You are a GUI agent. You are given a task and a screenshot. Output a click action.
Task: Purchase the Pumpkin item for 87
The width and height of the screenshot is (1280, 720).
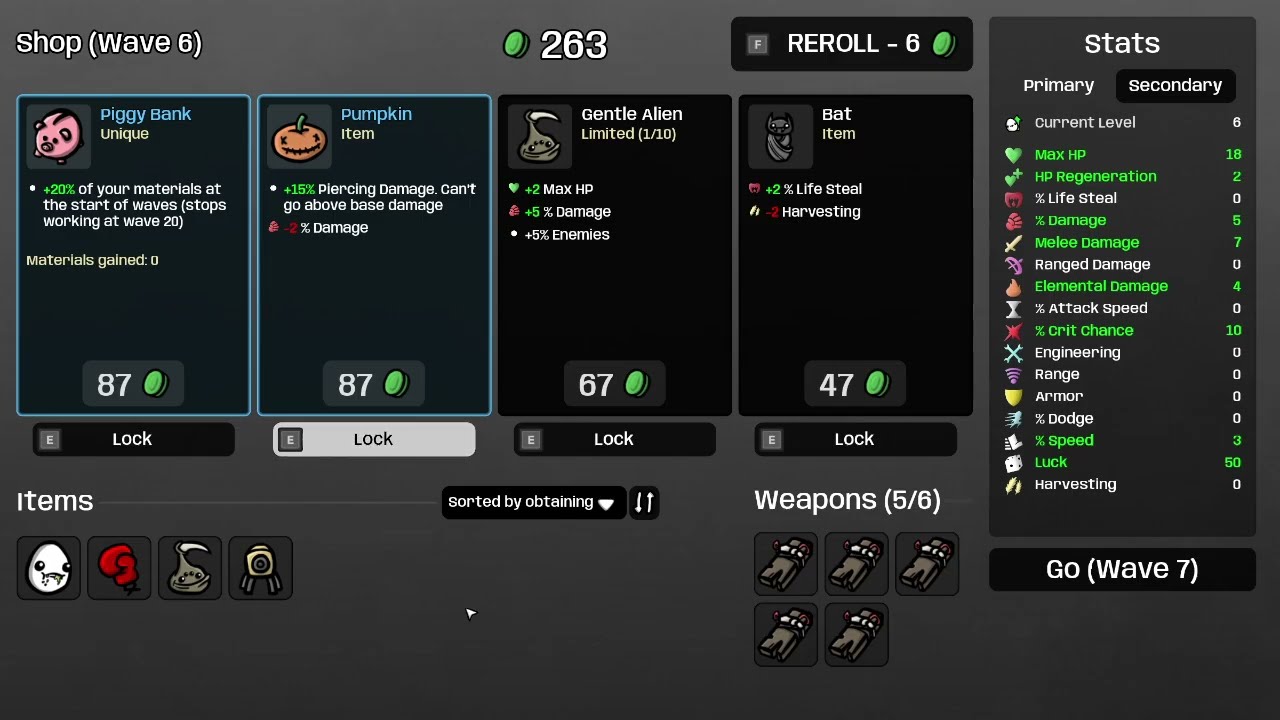(x=374, y=385)
